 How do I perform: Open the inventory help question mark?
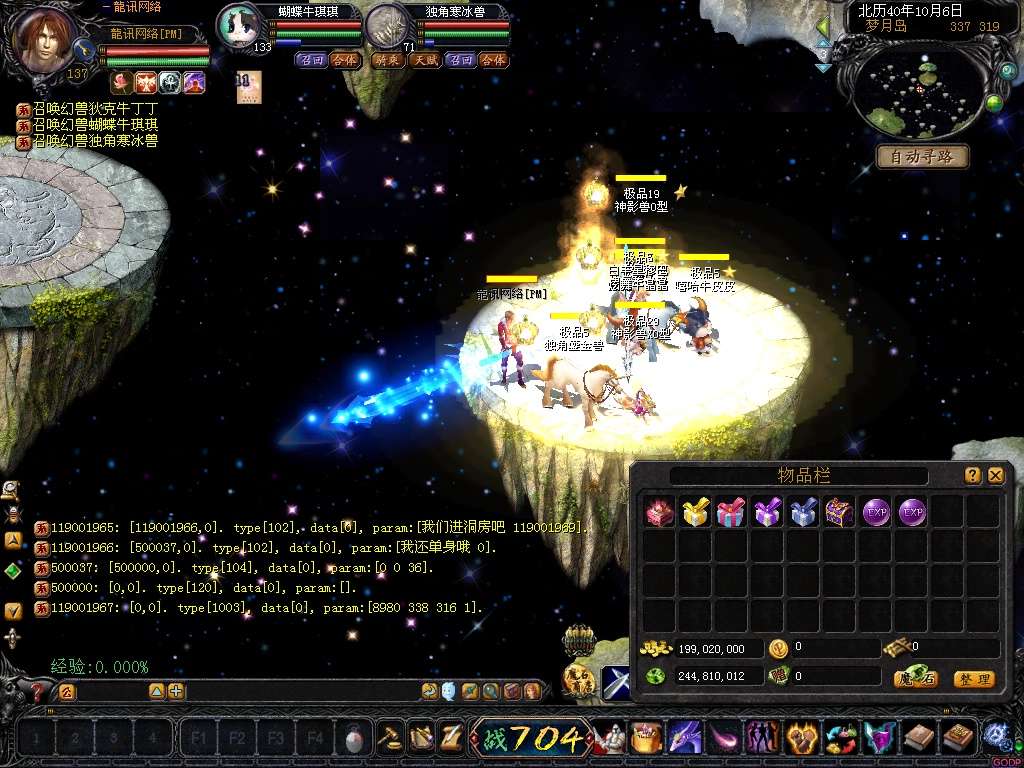[x=972, y=476]
